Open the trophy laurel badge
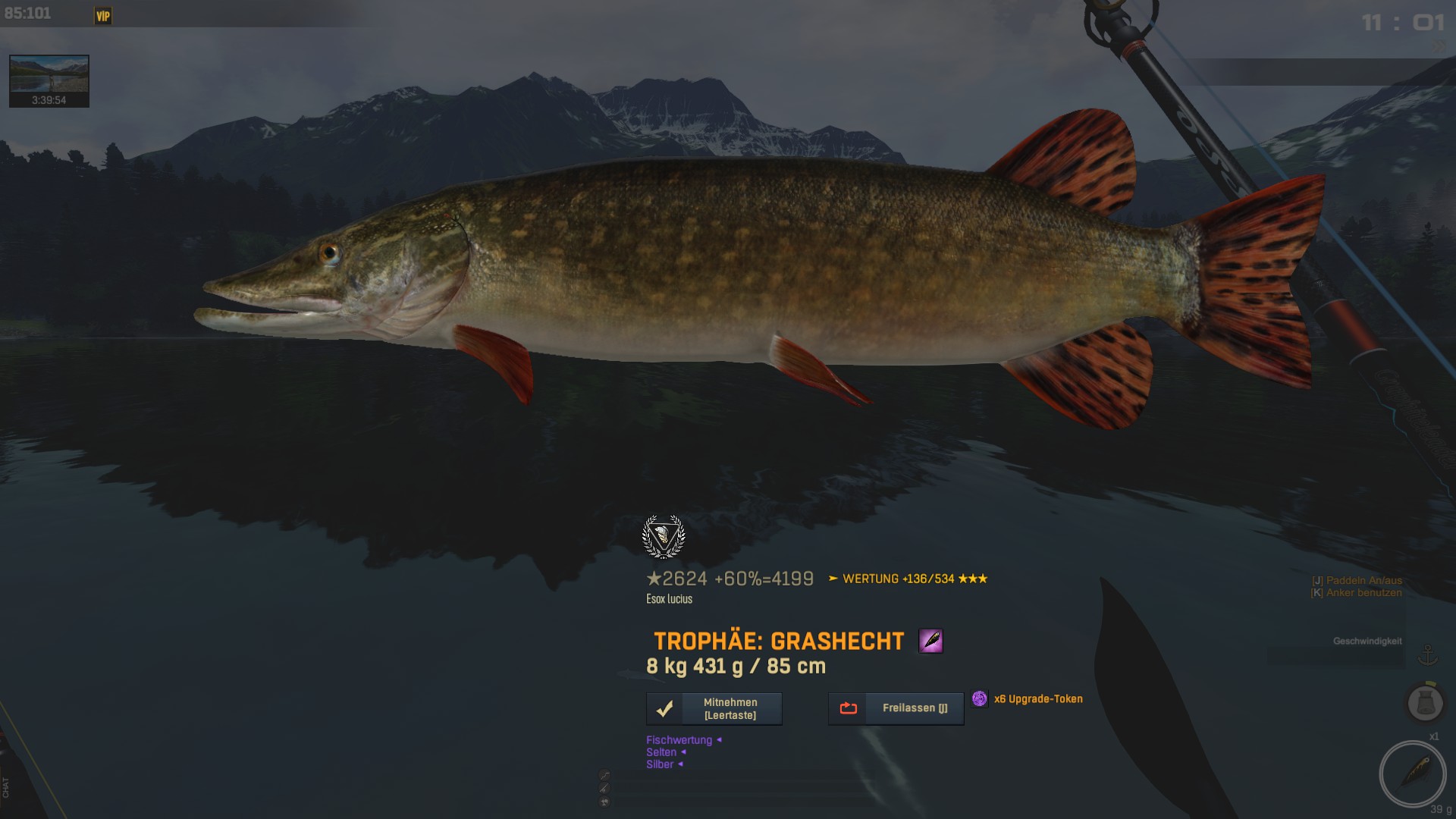 coord(664,536)
